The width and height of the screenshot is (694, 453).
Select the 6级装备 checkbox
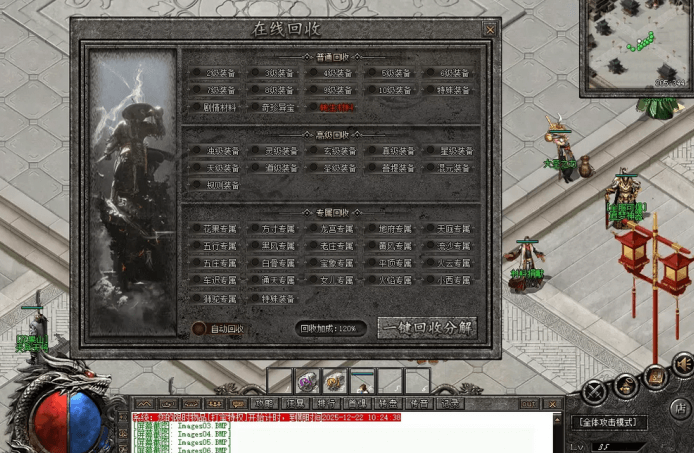pos(431,73)
